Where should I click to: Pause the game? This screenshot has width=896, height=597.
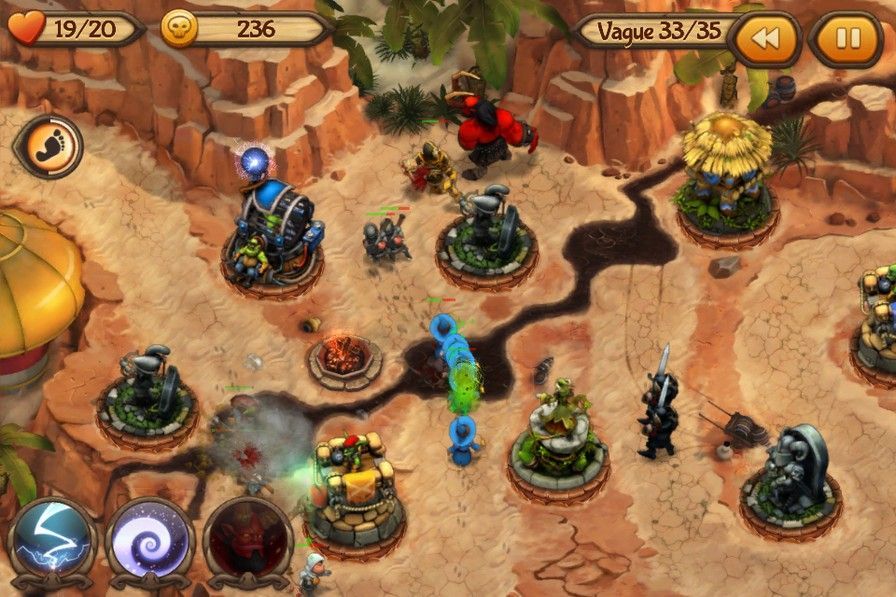click(847, 38)
